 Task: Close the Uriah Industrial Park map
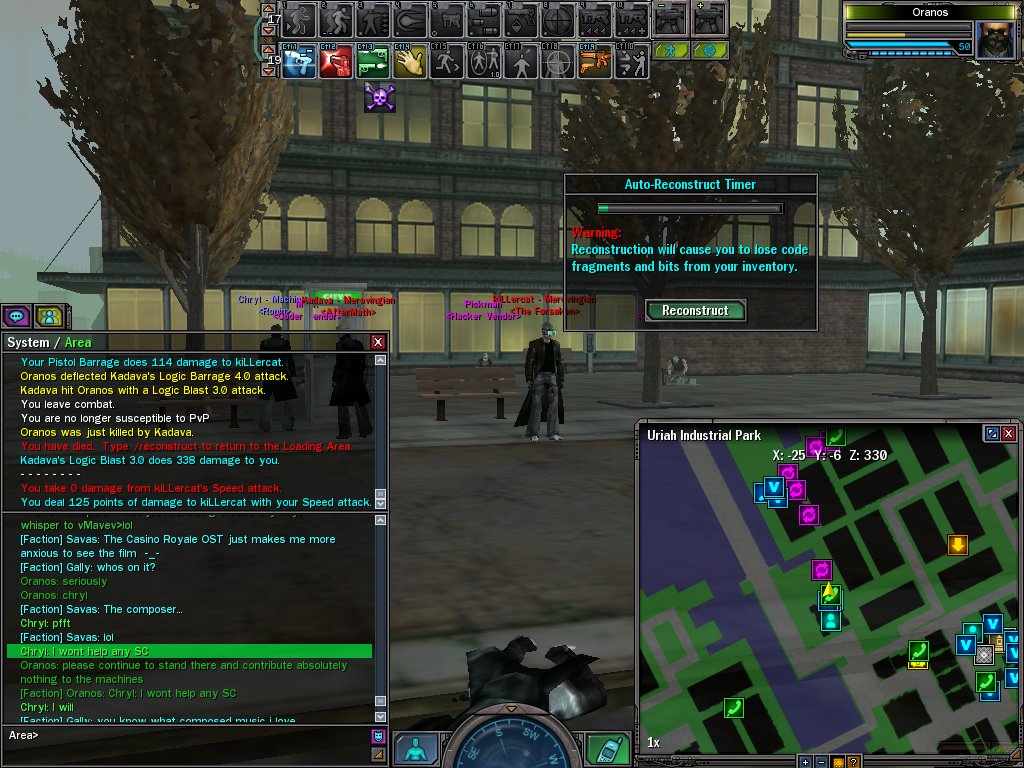1008,434
